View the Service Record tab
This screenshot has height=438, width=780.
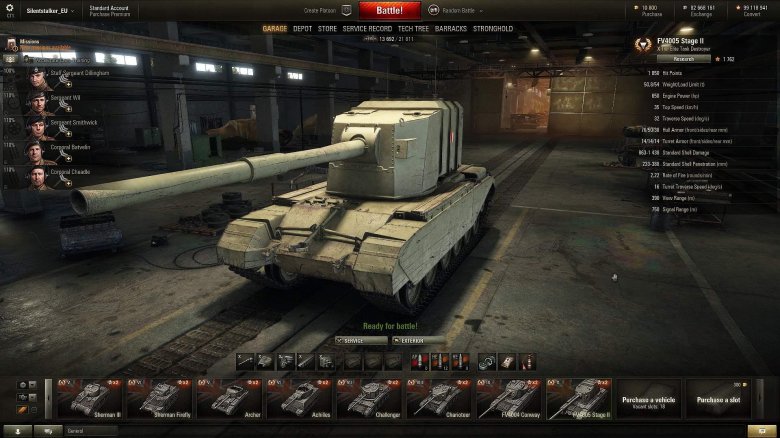tap(367, 29)
